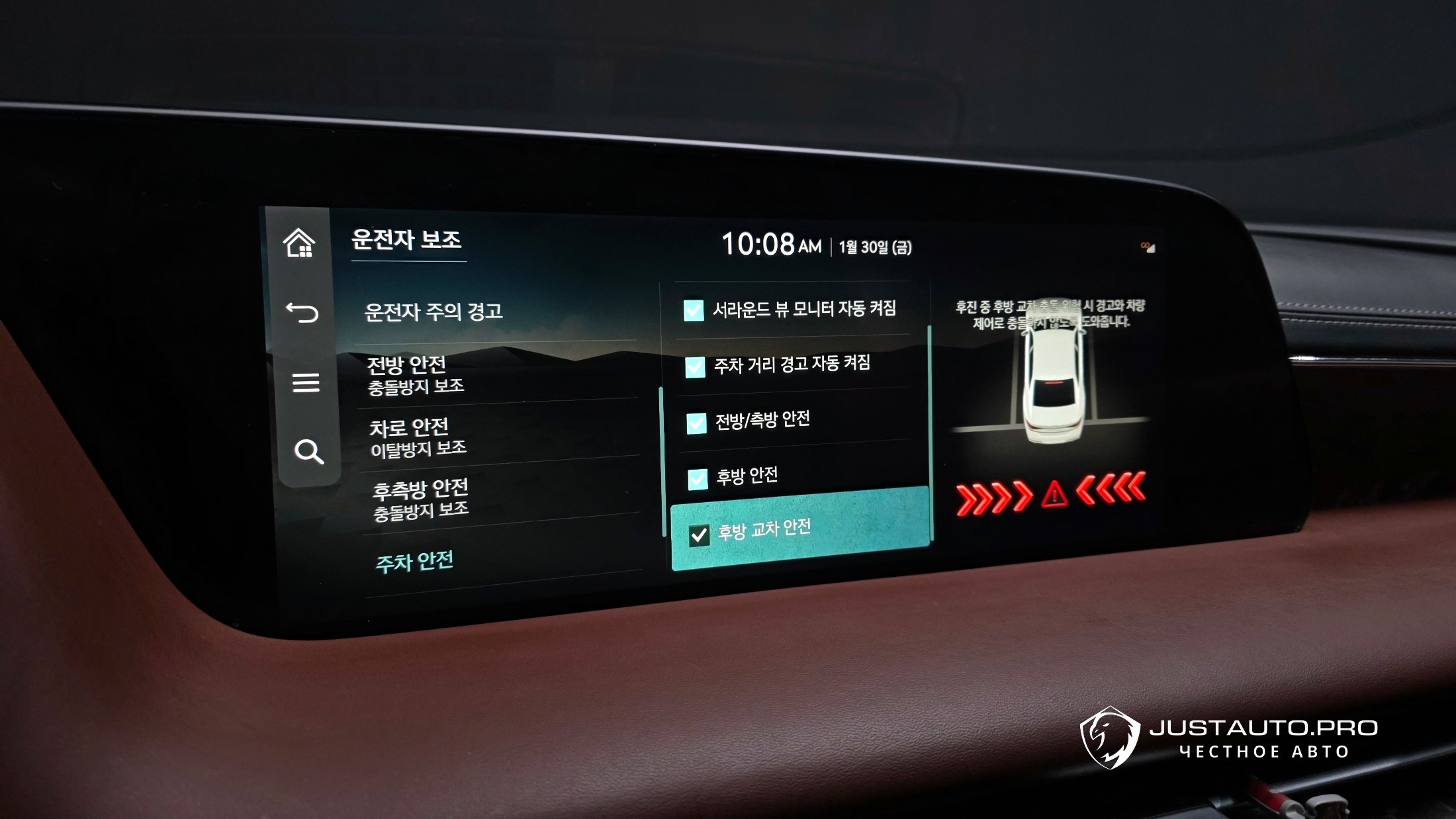
Task: Toggle the 전방/측방 안전 checkbox
Action: tap(696, 423)
